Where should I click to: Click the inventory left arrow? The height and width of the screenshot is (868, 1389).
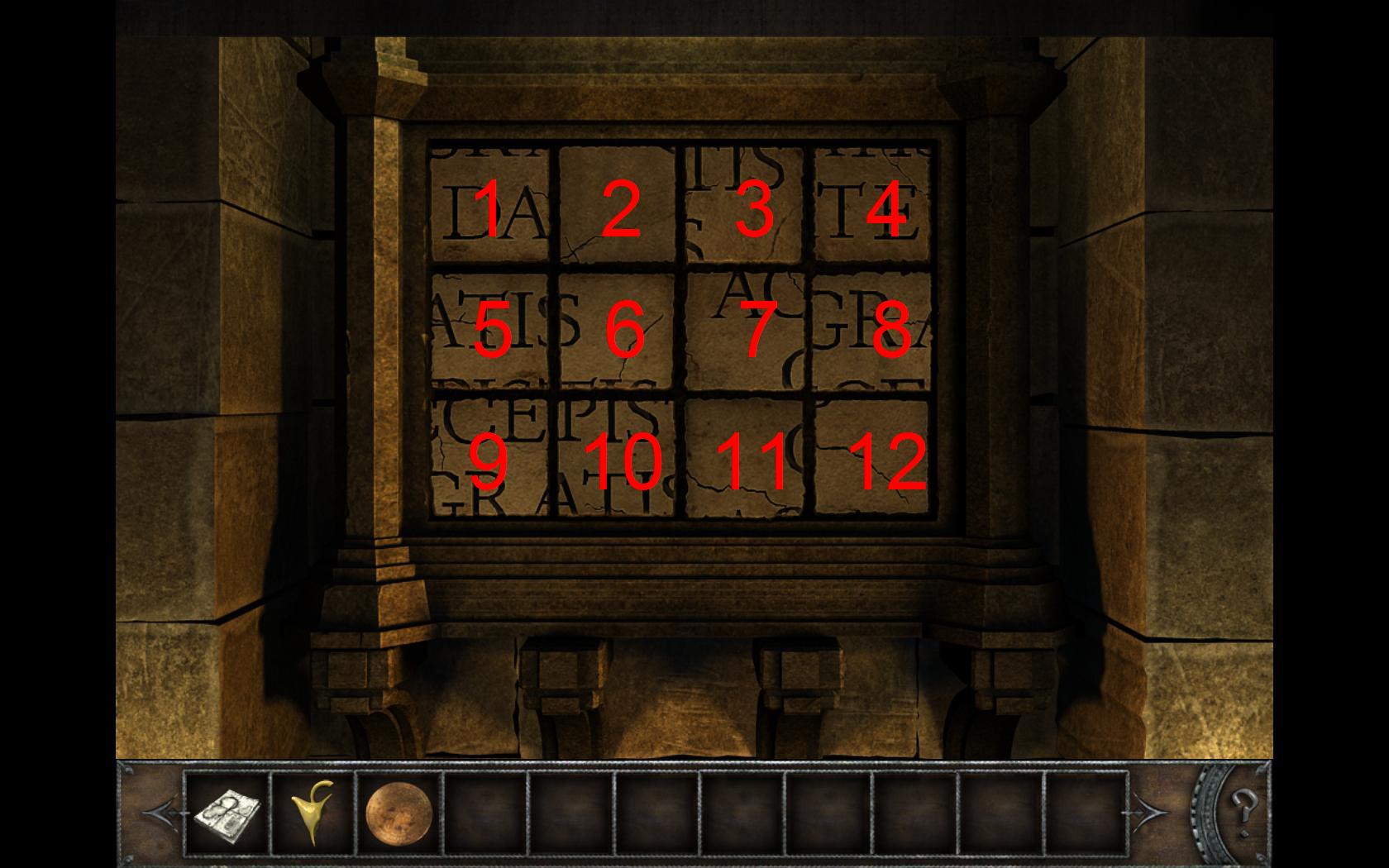[160, 813]
